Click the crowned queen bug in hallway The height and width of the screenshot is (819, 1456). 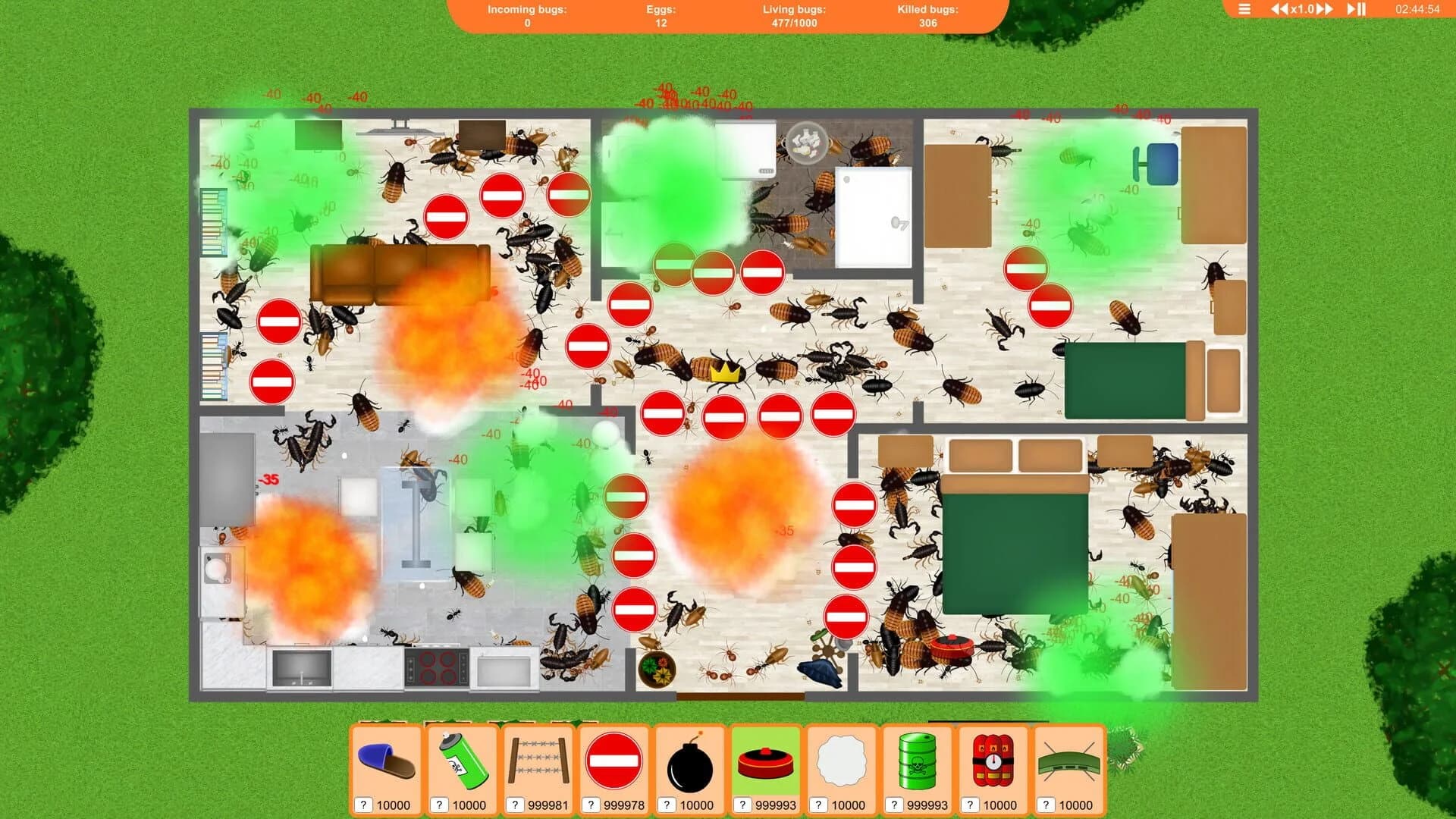(x=722, y=372)
